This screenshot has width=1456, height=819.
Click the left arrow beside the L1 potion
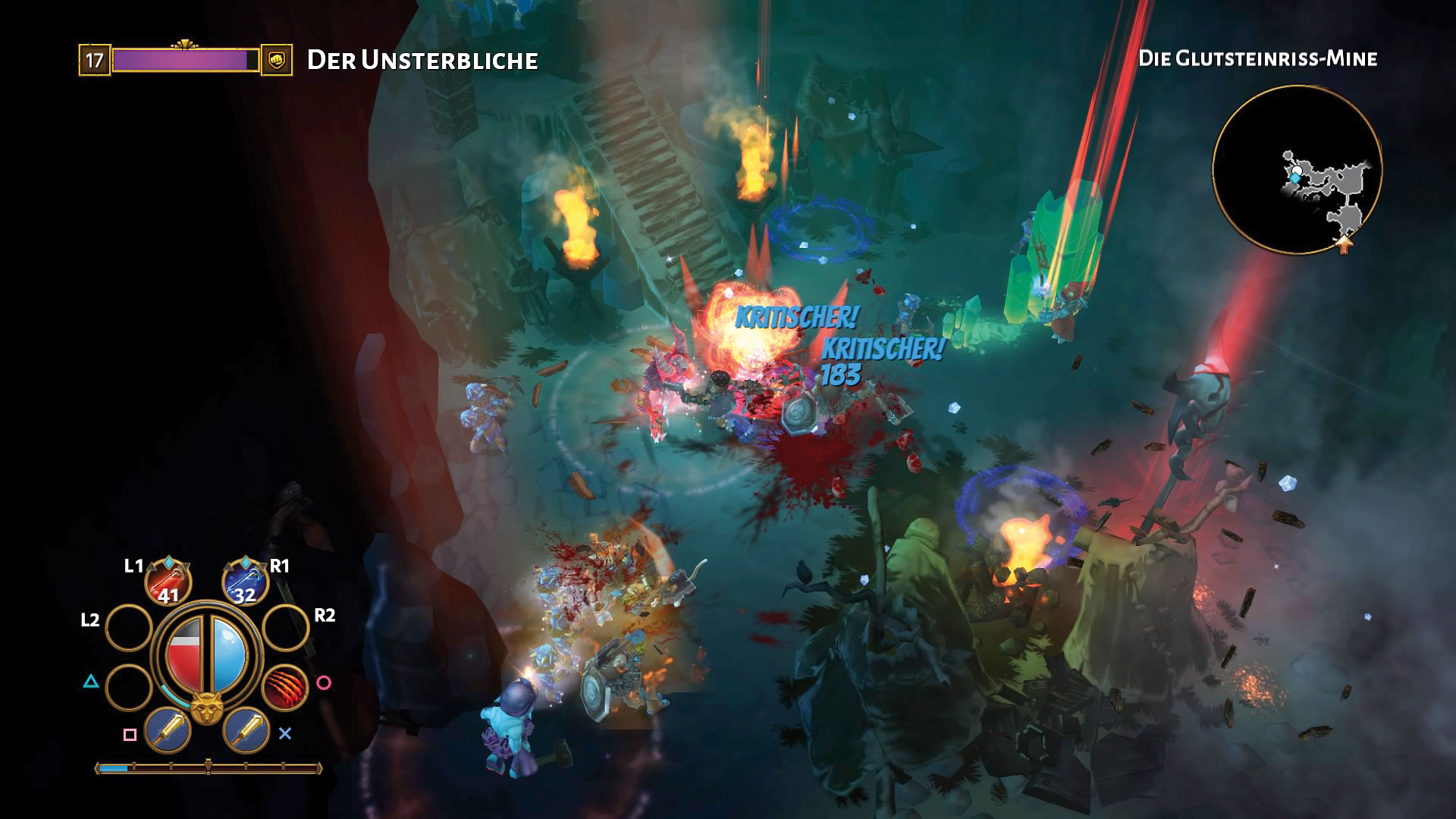(x=151, y=566)
